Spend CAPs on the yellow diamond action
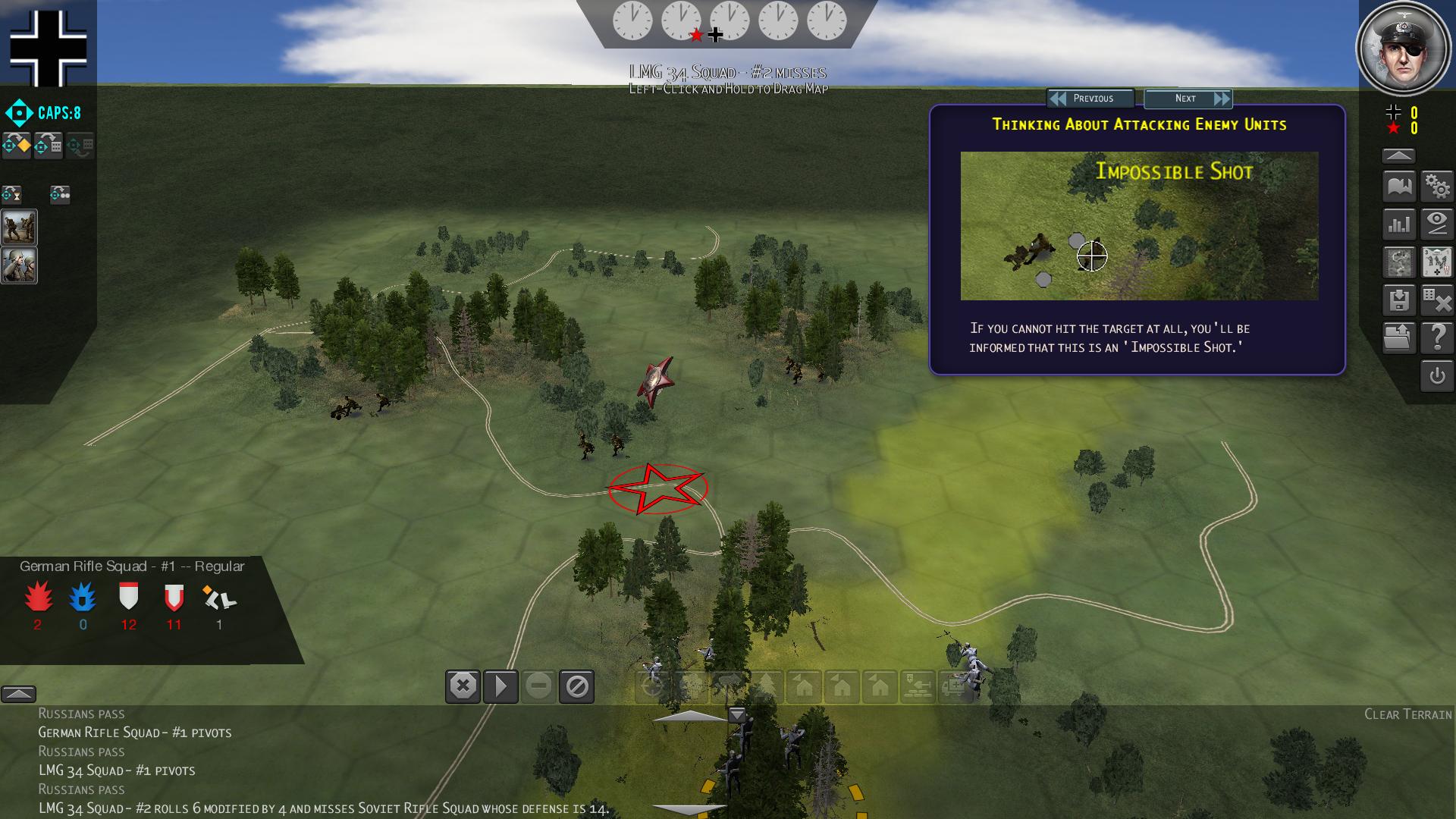Screen dimensions: 1456x819 (x=17, y=145)
